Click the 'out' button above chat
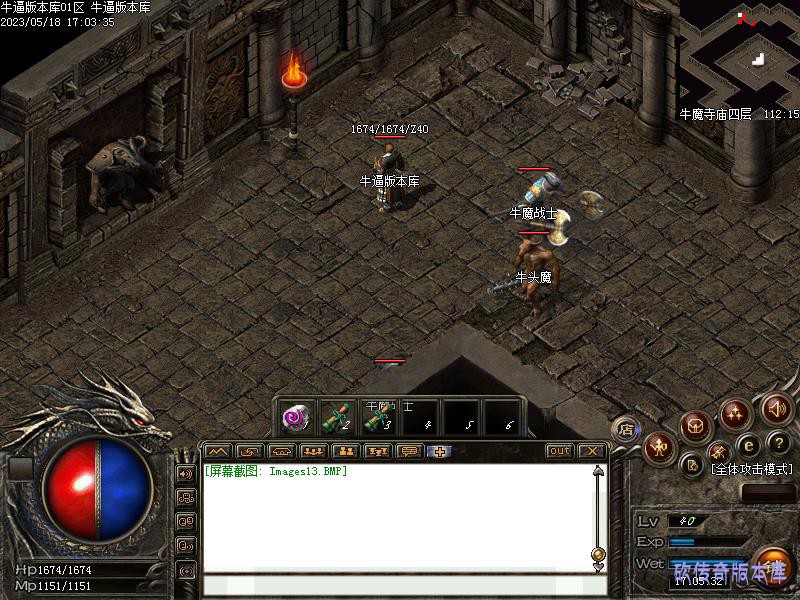Viewport: 800px width, 600px height. [x=559, y=451]
